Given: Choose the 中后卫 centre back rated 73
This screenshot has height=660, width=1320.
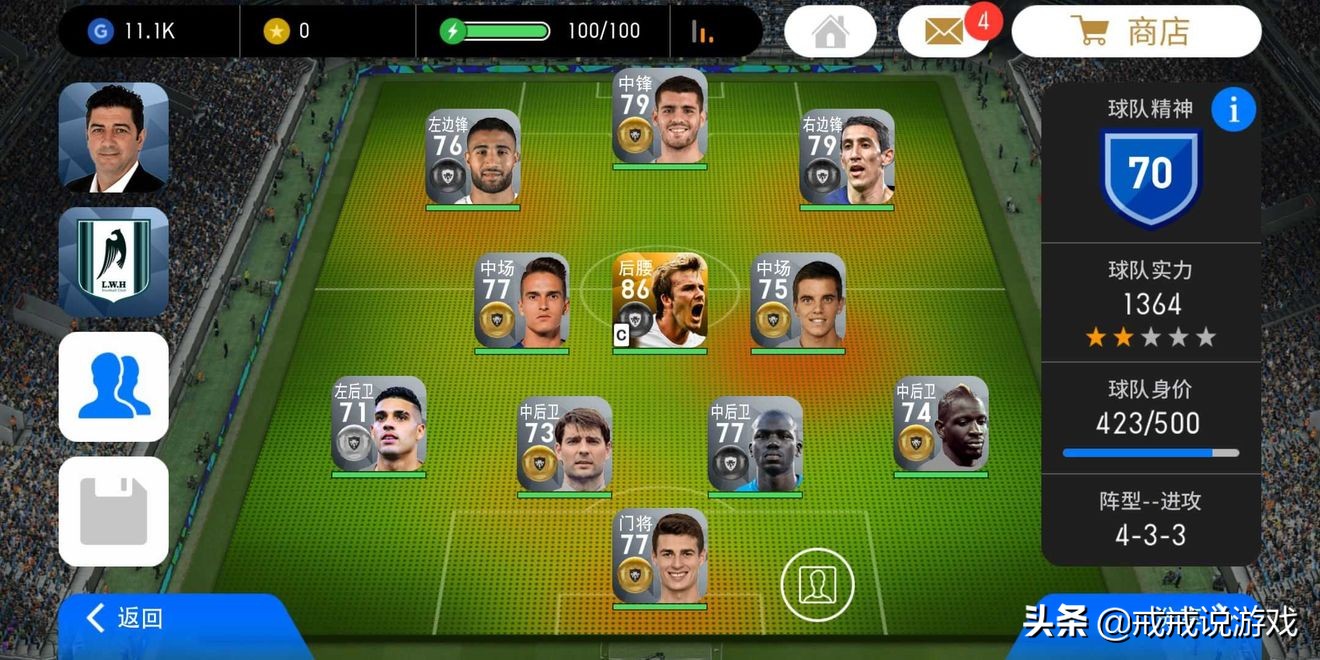Looking at the screenshot, I should [565, 445].
